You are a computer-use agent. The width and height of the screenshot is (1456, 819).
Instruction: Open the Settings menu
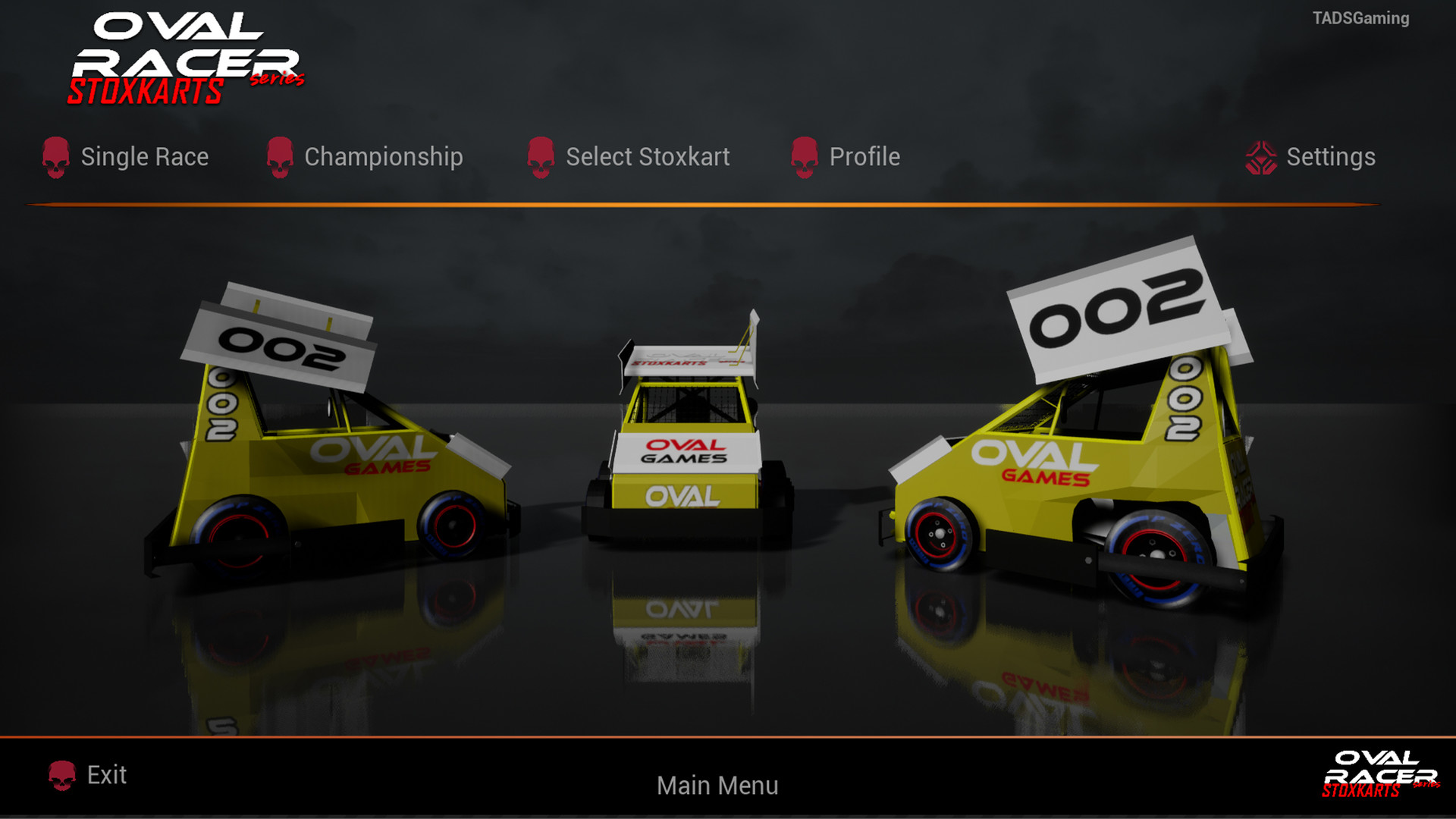pos(1331,157)
